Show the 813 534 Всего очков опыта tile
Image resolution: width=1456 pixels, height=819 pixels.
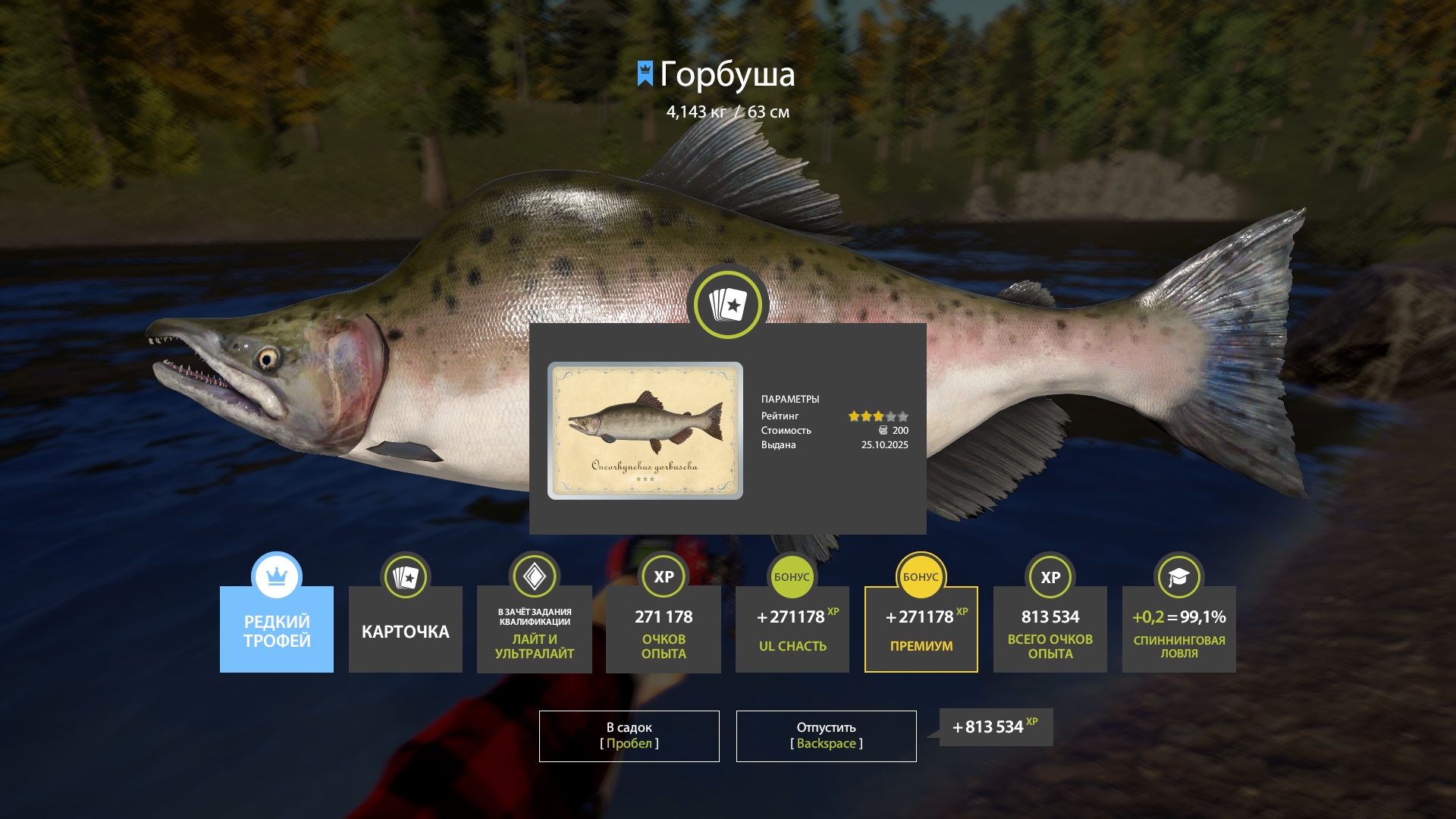click(x=1050, y=629)
